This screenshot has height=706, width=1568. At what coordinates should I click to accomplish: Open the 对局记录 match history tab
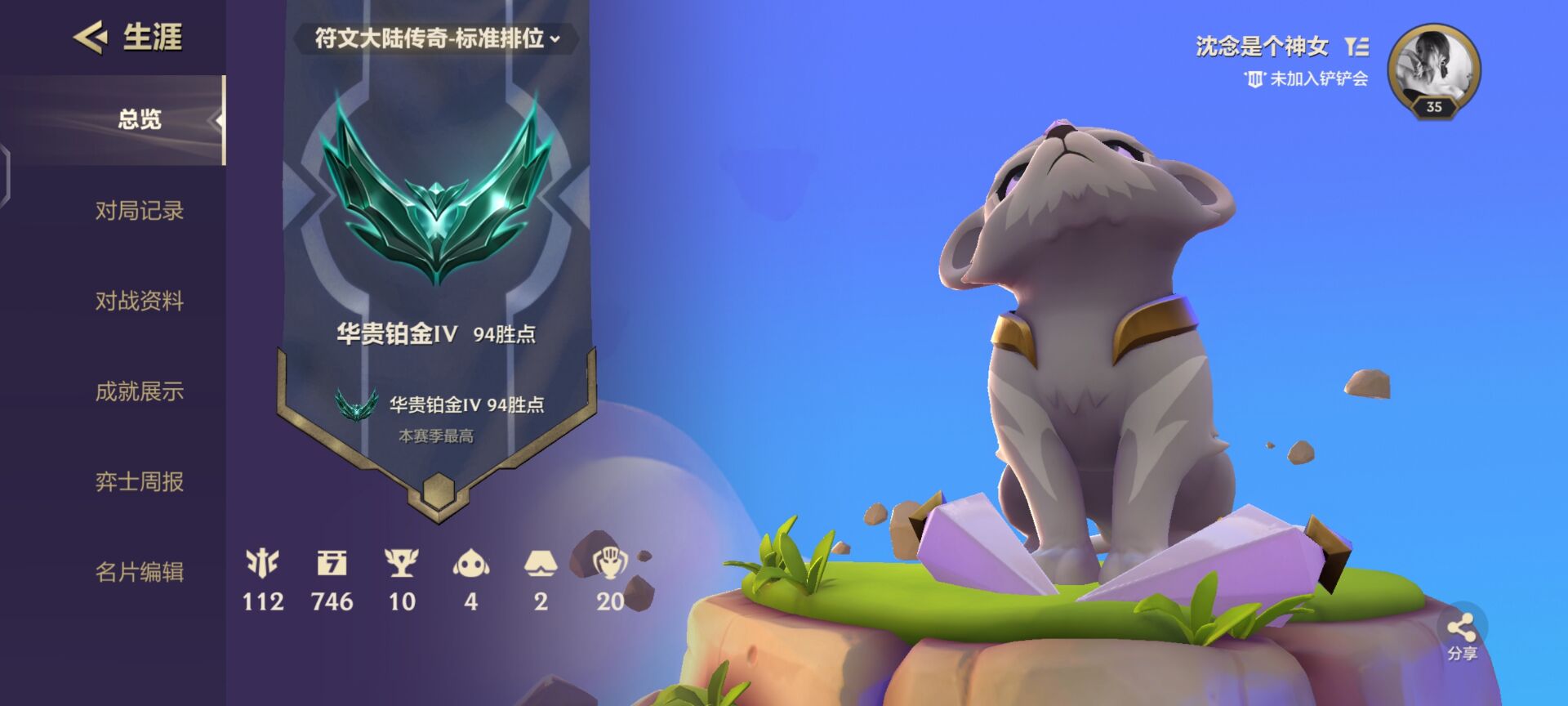tap(139, 211)
